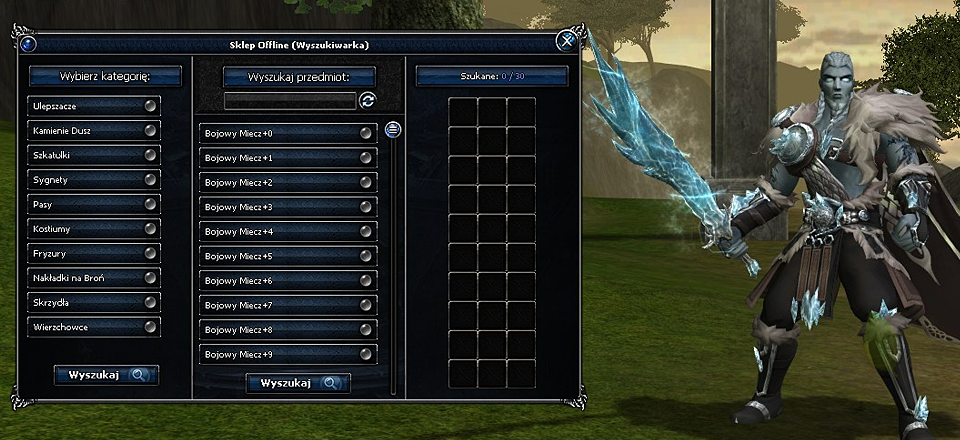Click Wyszukaj below the Bojowy Miecz list

298,383
